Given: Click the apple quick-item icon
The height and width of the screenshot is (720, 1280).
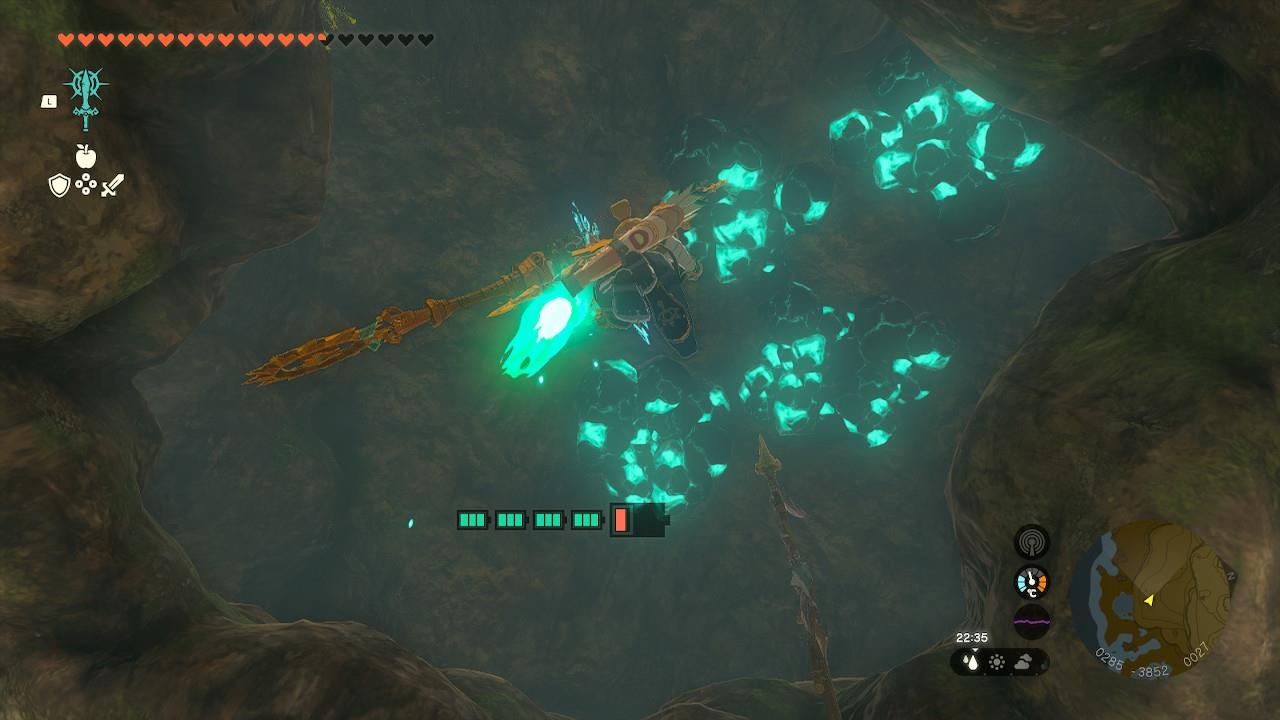Looking at the screenshot, I should tap(86, 156).
